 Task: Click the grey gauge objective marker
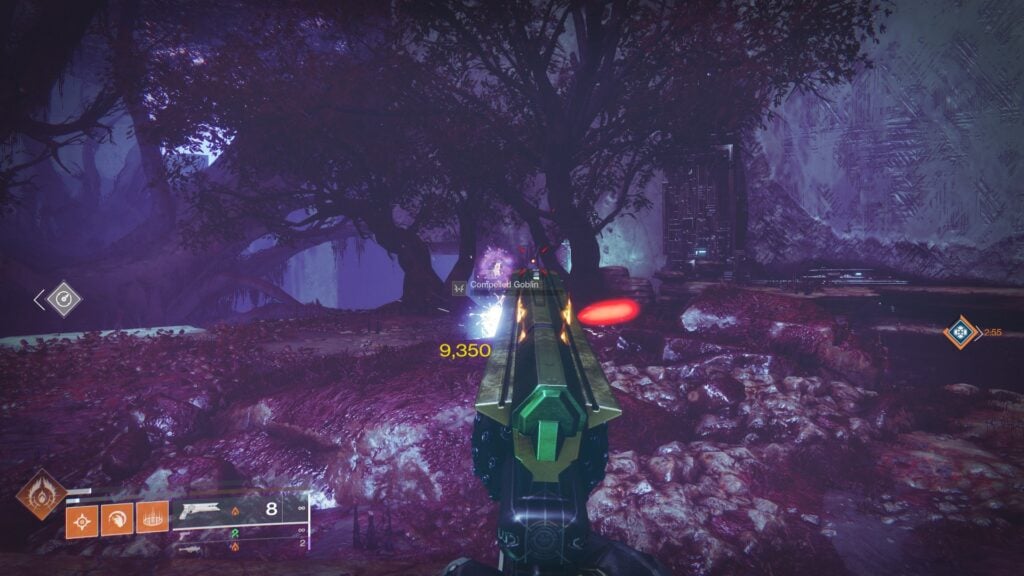[65, 298]
